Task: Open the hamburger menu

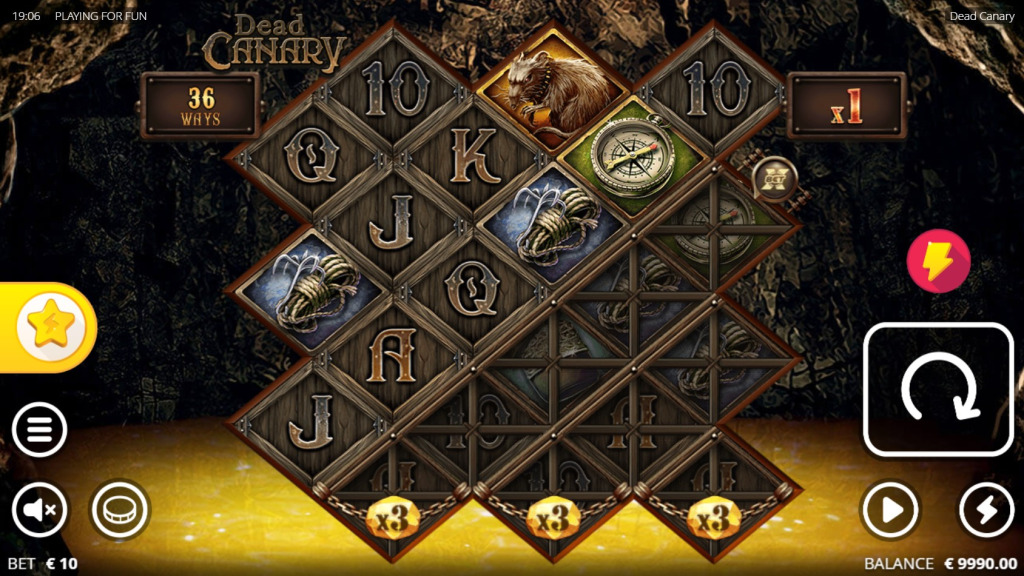Action: (x=40, y=432)
